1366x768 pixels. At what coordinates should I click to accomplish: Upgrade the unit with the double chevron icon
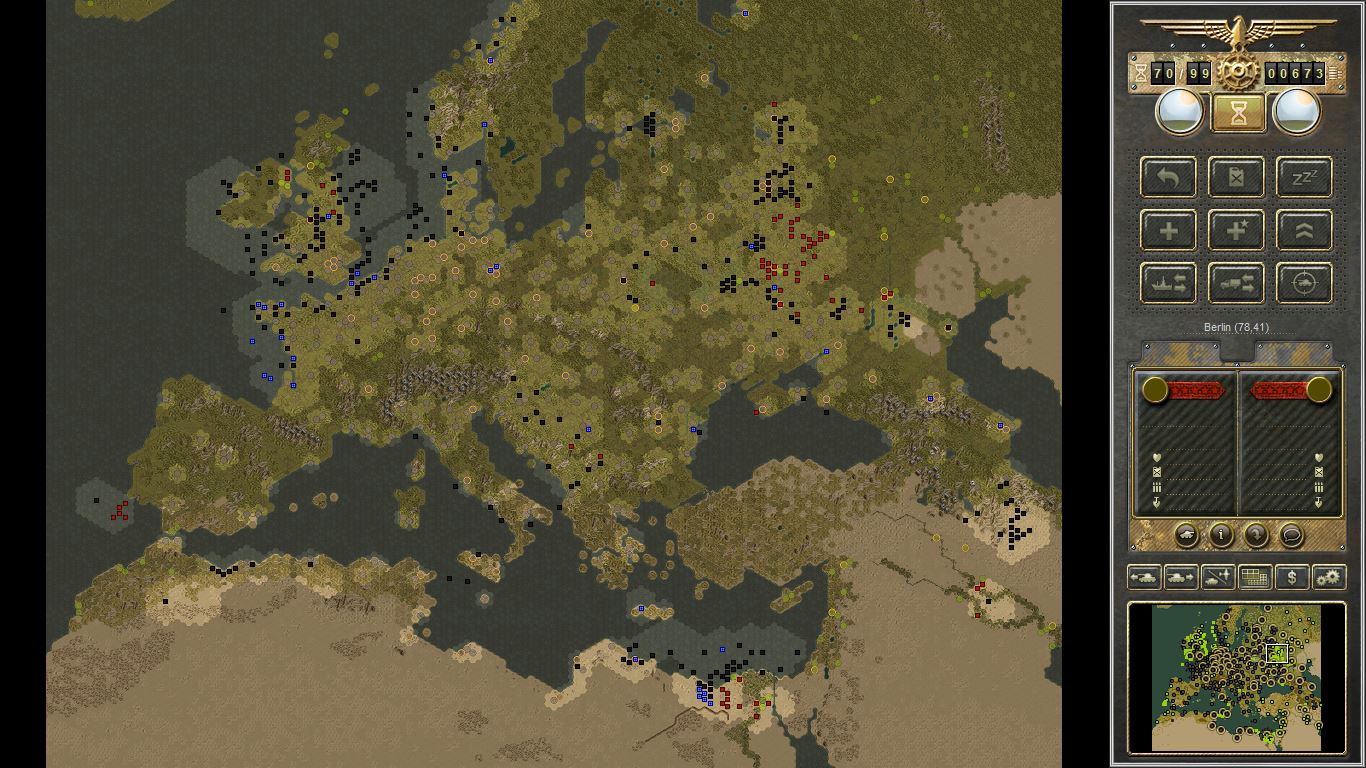[1303, 230]
